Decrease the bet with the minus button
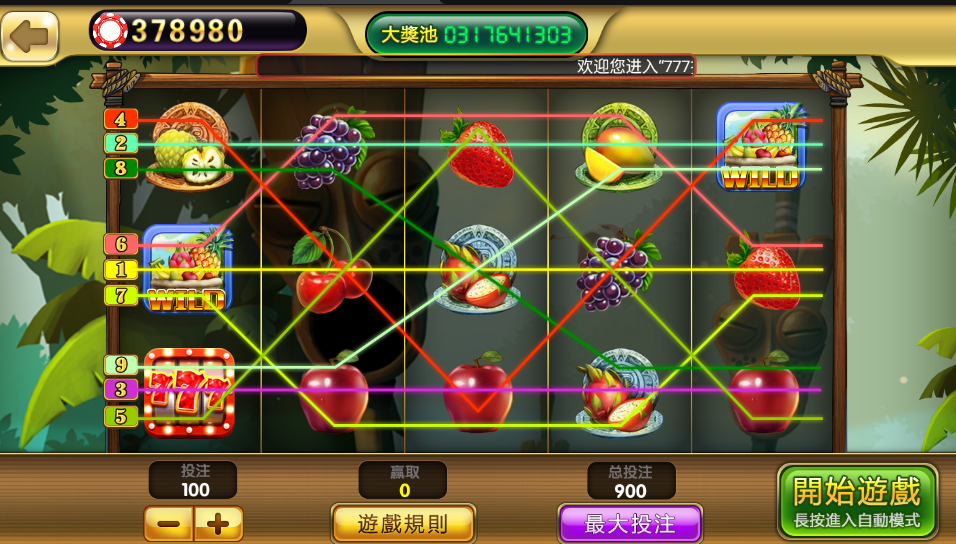Image resolution: width=956 pixels, height=544 pixels. tap(169, 523)
